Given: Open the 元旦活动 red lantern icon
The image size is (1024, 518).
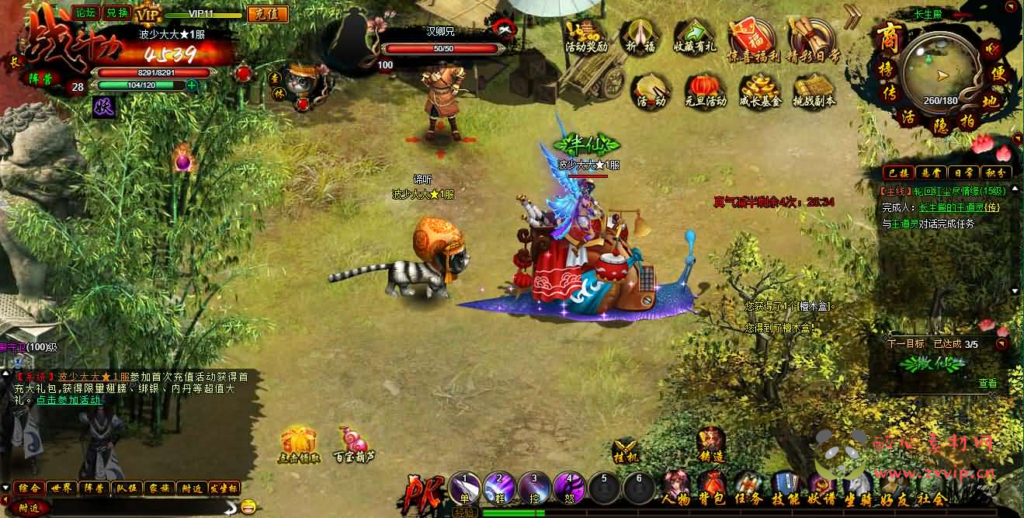Looking at the screenshot, I should pyautogui.click(x=708, y=88).
